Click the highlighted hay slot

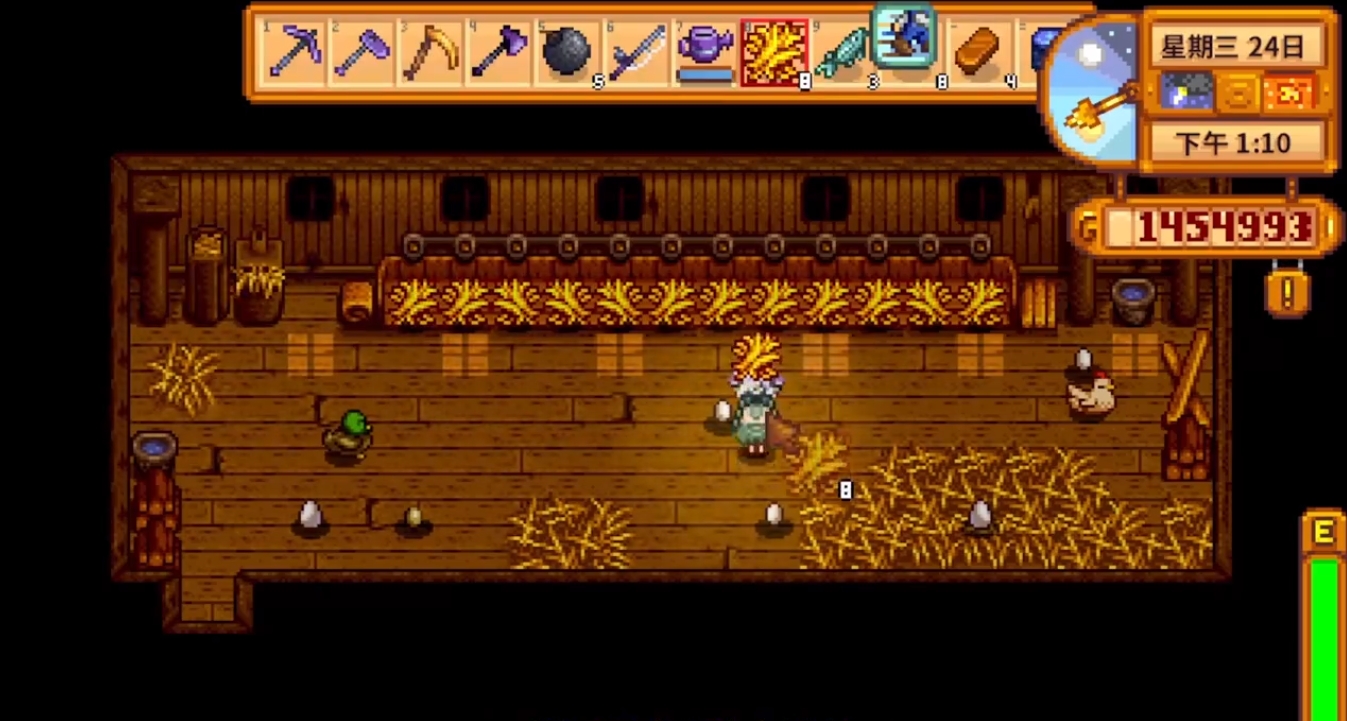pos(774,52)
